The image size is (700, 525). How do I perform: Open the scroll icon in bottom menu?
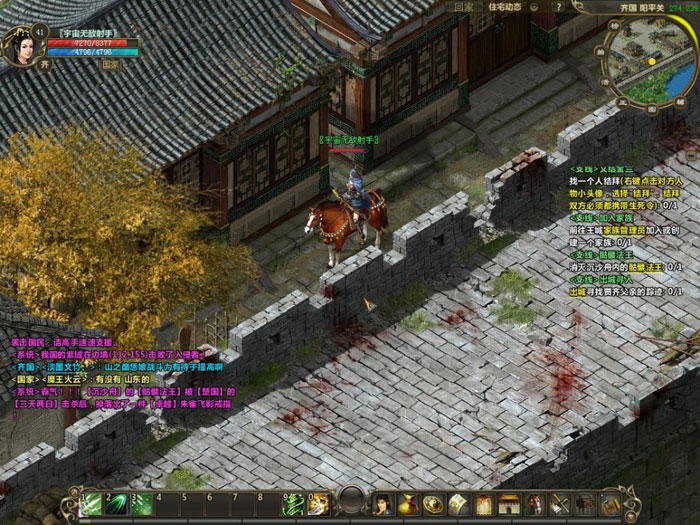[458, 504]
